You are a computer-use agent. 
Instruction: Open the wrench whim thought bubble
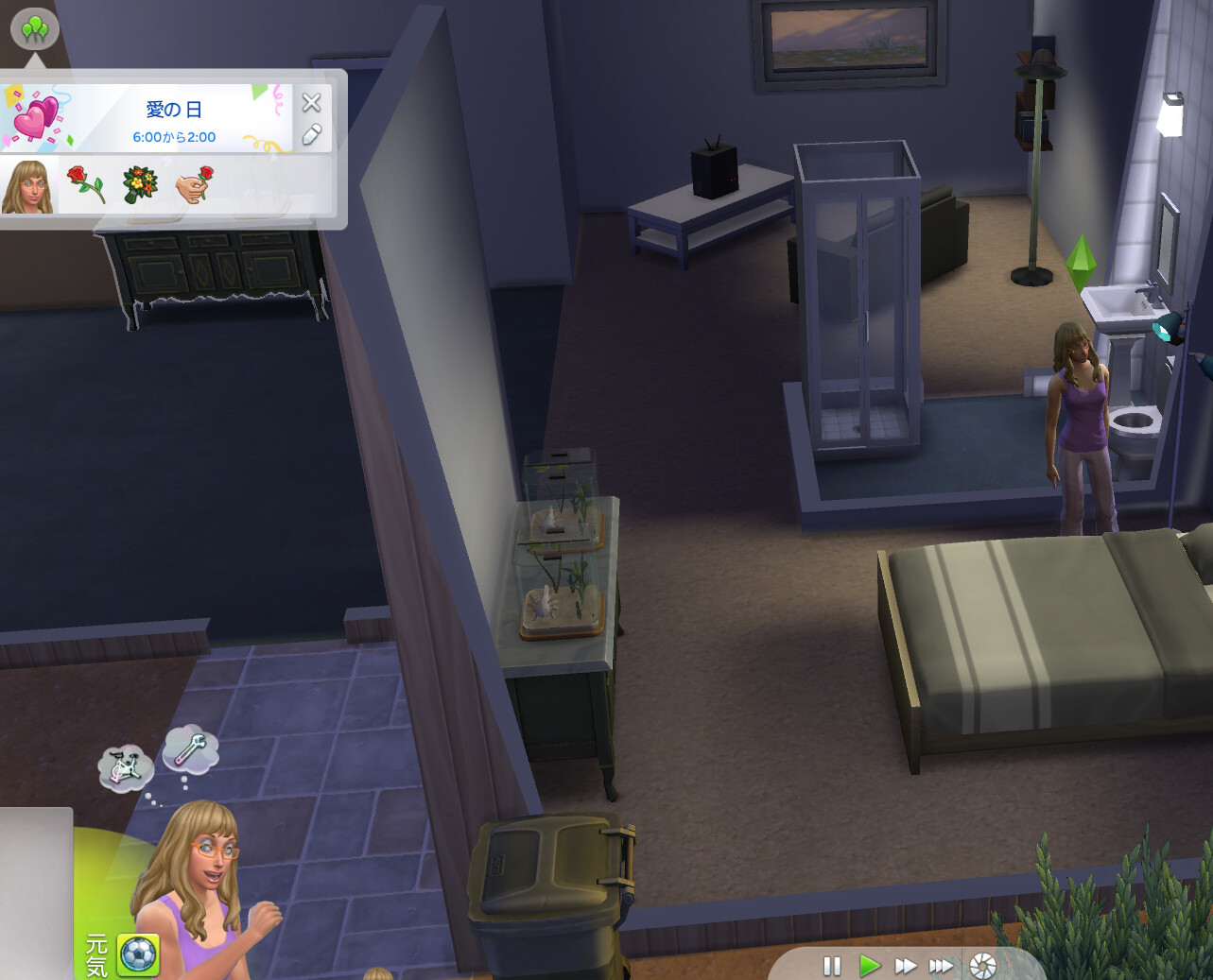(190, 750)
